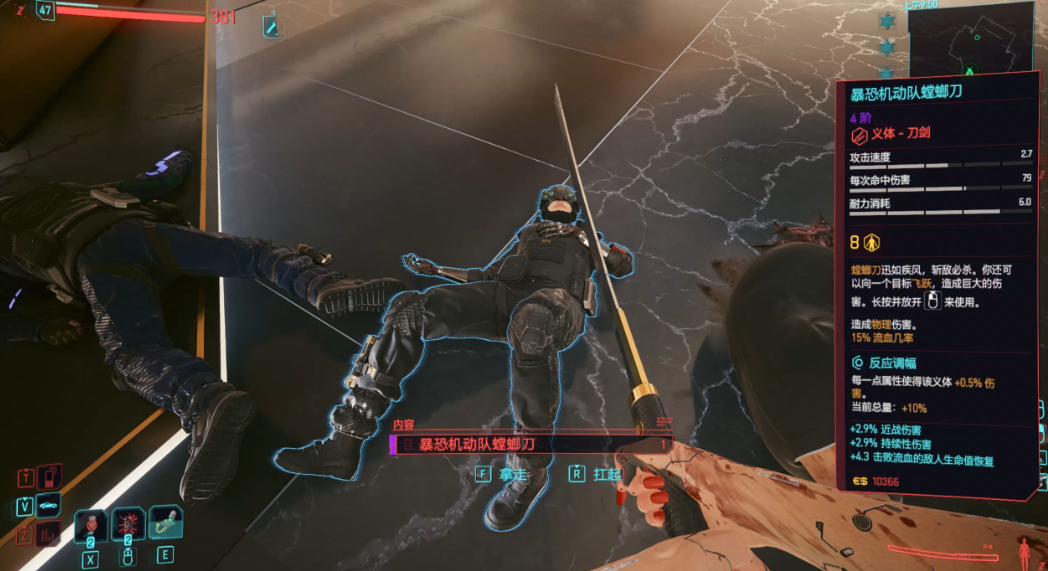Click the level 47 badge
Screen dimensions: 1048x571
coord(46,11)
